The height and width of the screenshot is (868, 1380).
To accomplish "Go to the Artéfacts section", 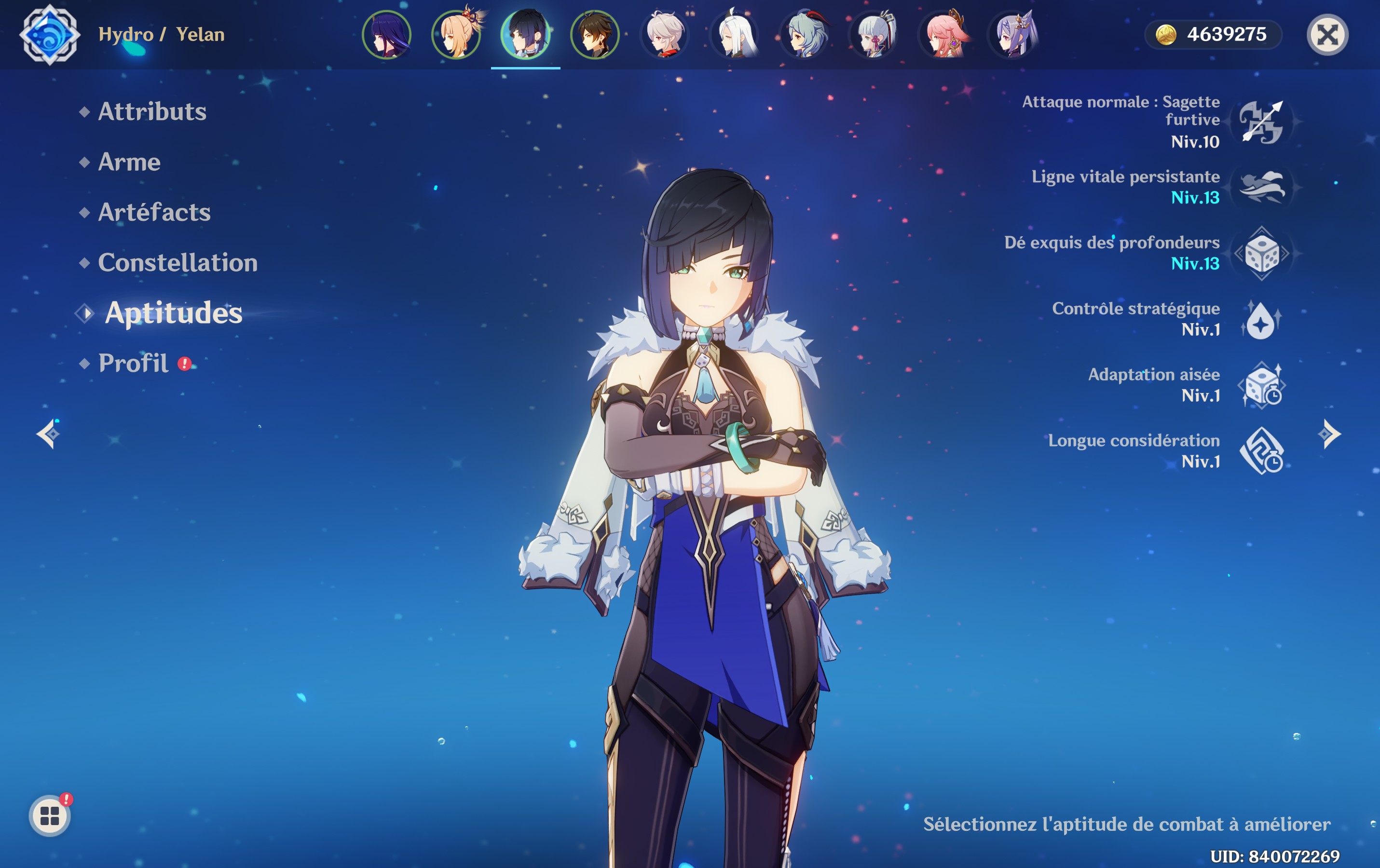I will tap(154, 212).
